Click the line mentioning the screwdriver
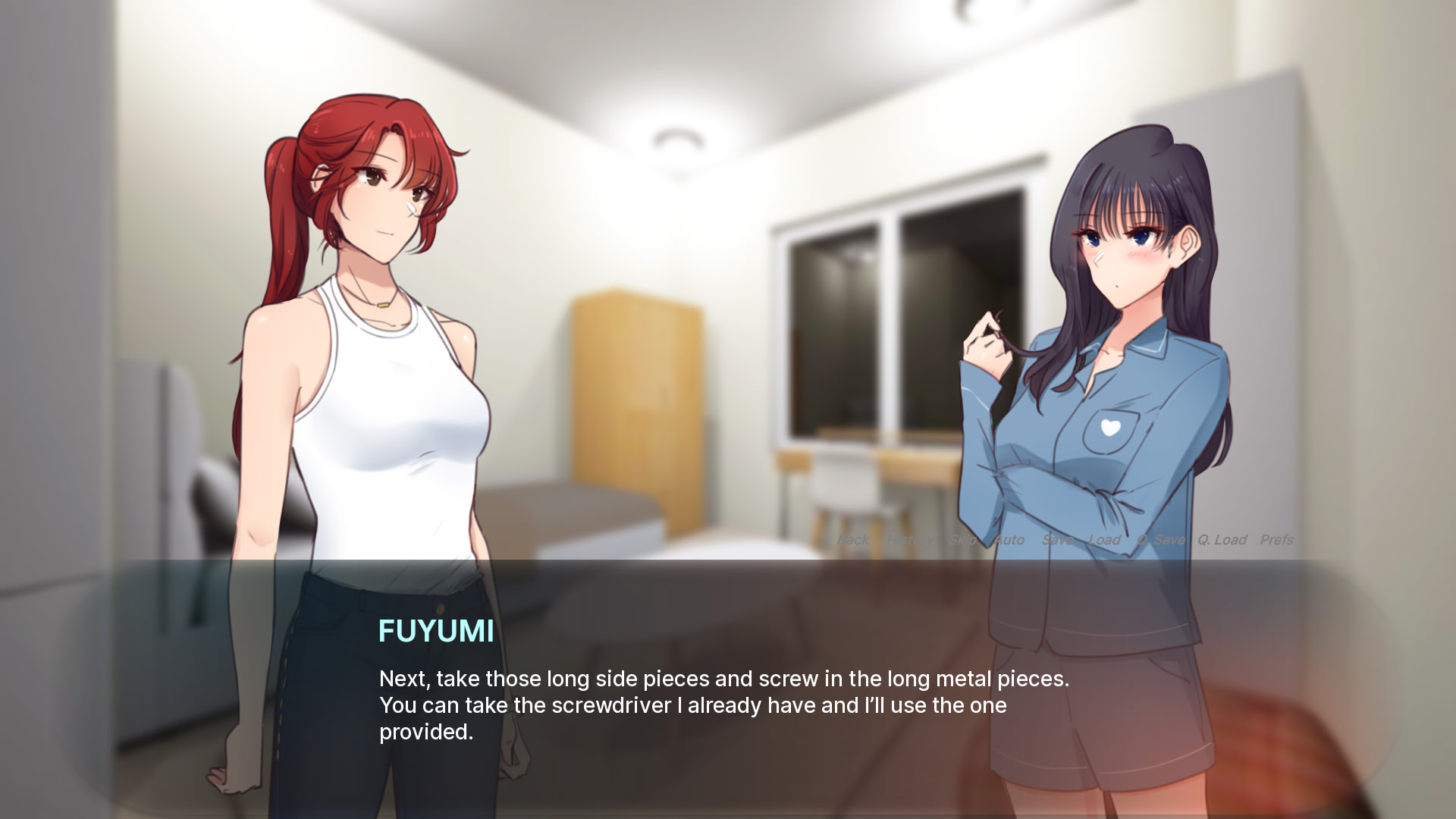1456x819 pixels. (692, 705)
